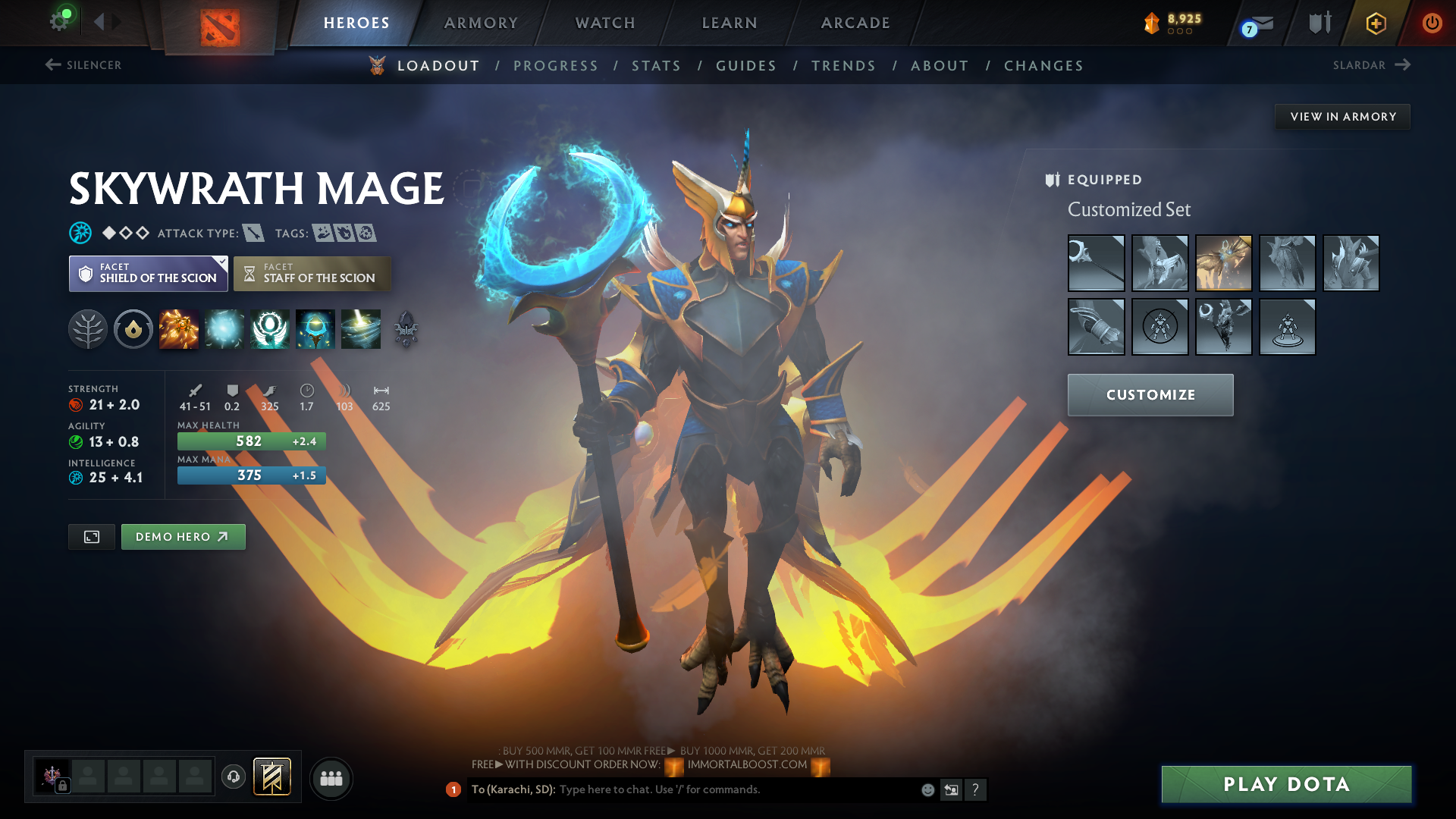Image resolution: width=1456 pixels, height=819 pixels.
Task: Go to next hero Slardar
Action: [x=1371, y=65]
